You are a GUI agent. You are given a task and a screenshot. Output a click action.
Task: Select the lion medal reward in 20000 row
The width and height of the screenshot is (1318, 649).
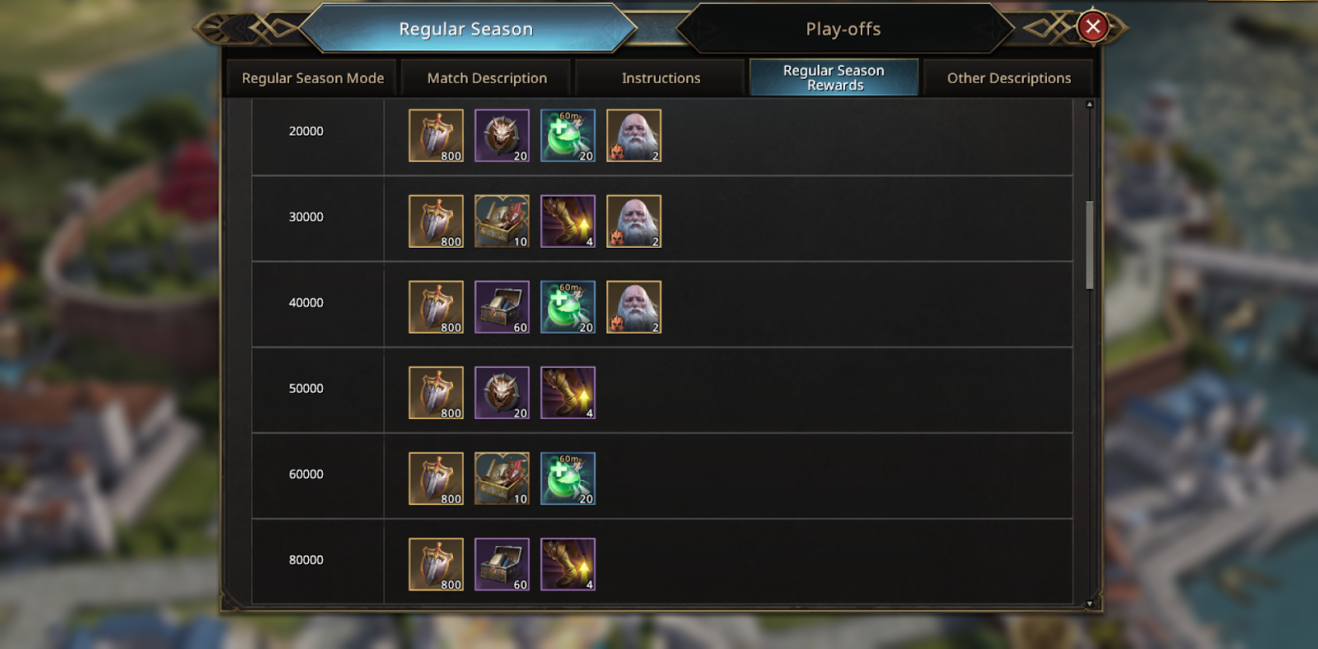[x=502, y=136]
